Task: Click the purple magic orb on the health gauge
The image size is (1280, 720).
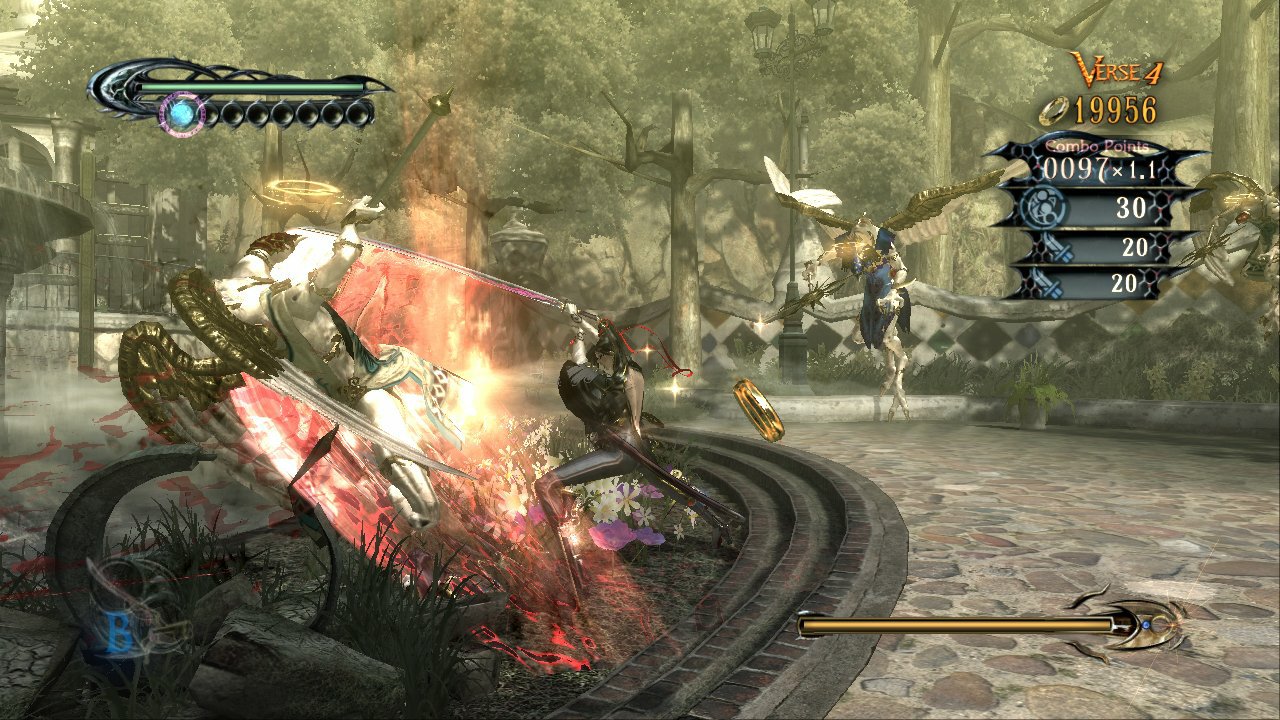Action: coord(182,113)
